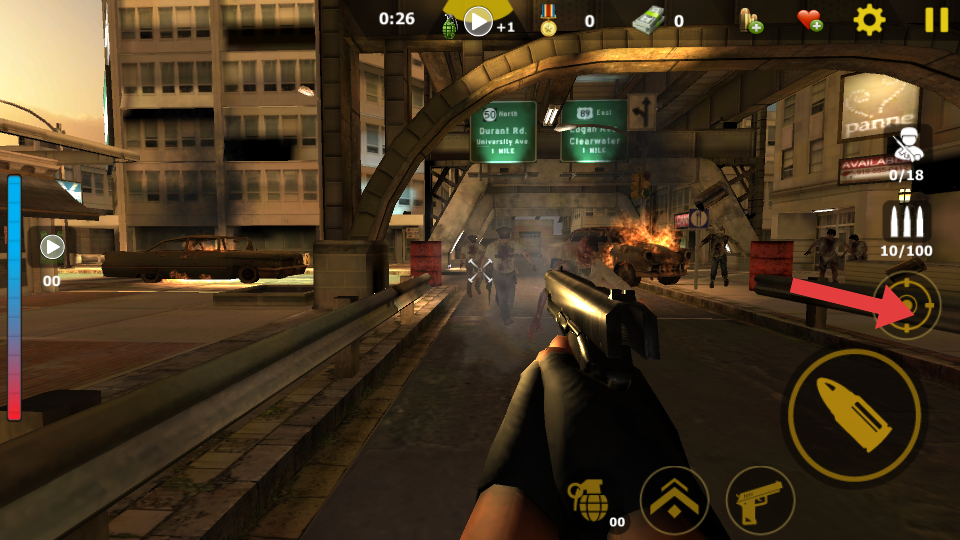Screen dimensions: 960x540
Task: Pause the game with the pause button
Action: click(936, 20)
